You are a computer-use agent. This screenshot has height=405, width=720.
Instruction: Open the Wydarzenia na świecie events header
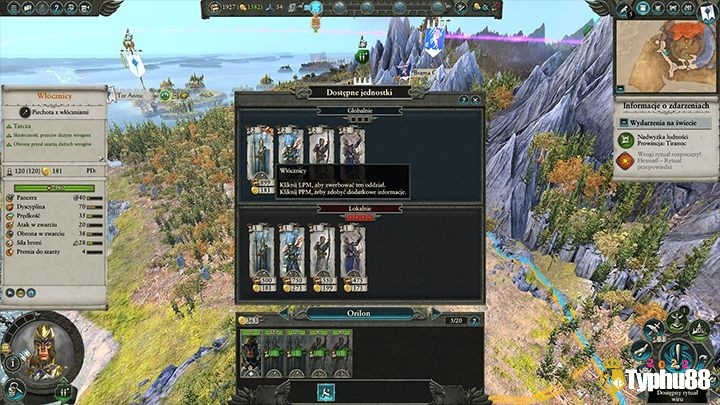668,124
